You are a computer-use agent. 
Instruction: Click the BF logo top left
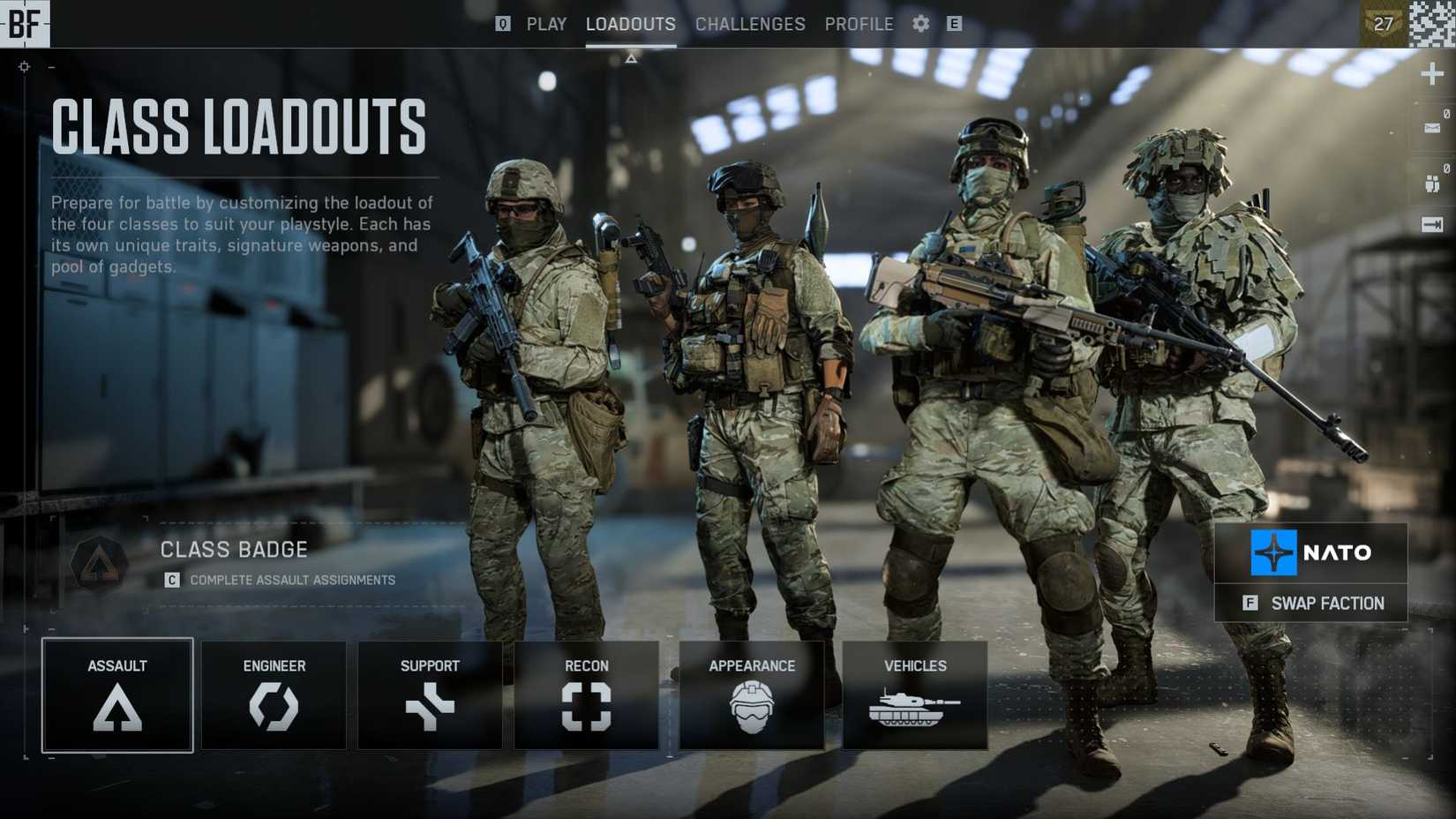click(26, 24)
